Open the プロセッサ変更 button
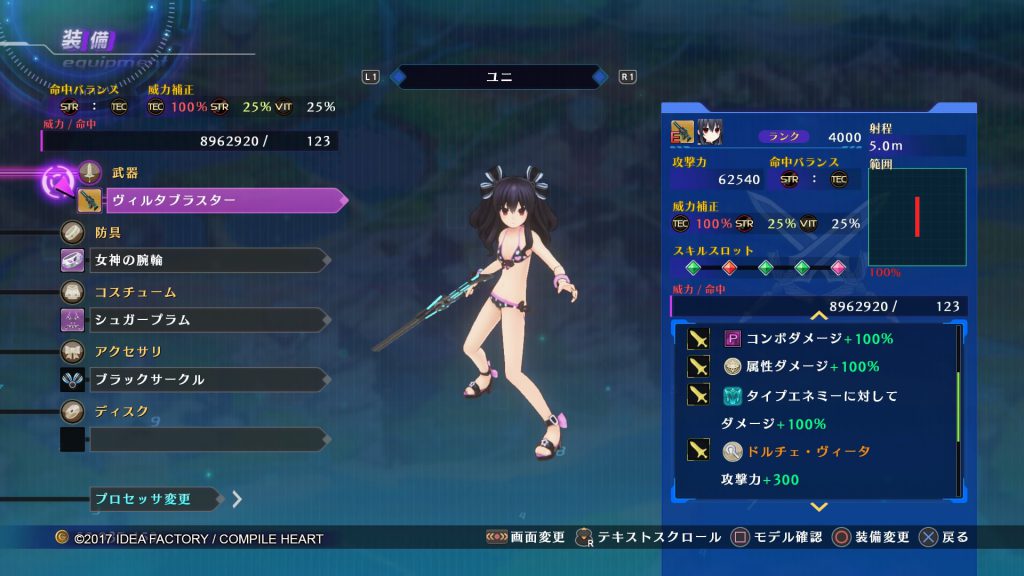 coord(154,498)
